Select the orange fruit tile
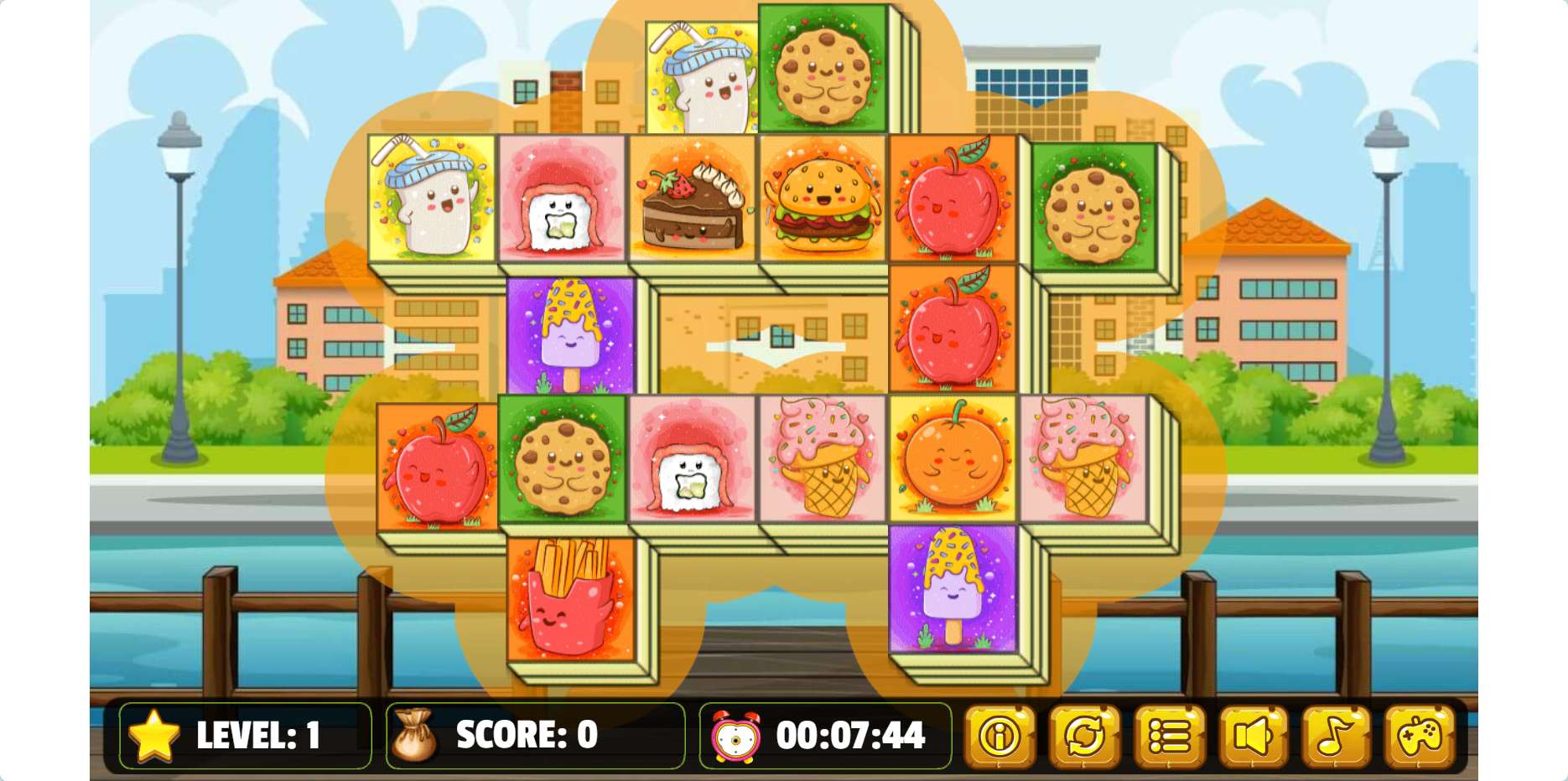 953,458
